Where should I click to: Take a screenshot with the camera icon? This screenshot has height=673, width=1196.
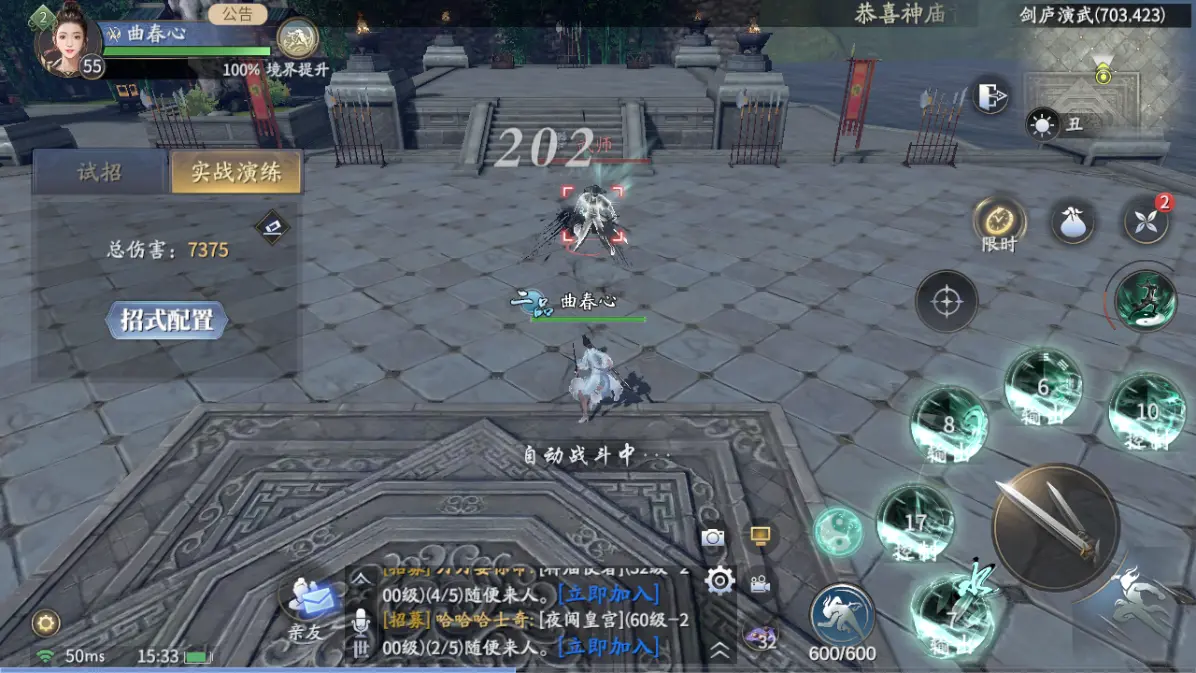coord(713,538)
